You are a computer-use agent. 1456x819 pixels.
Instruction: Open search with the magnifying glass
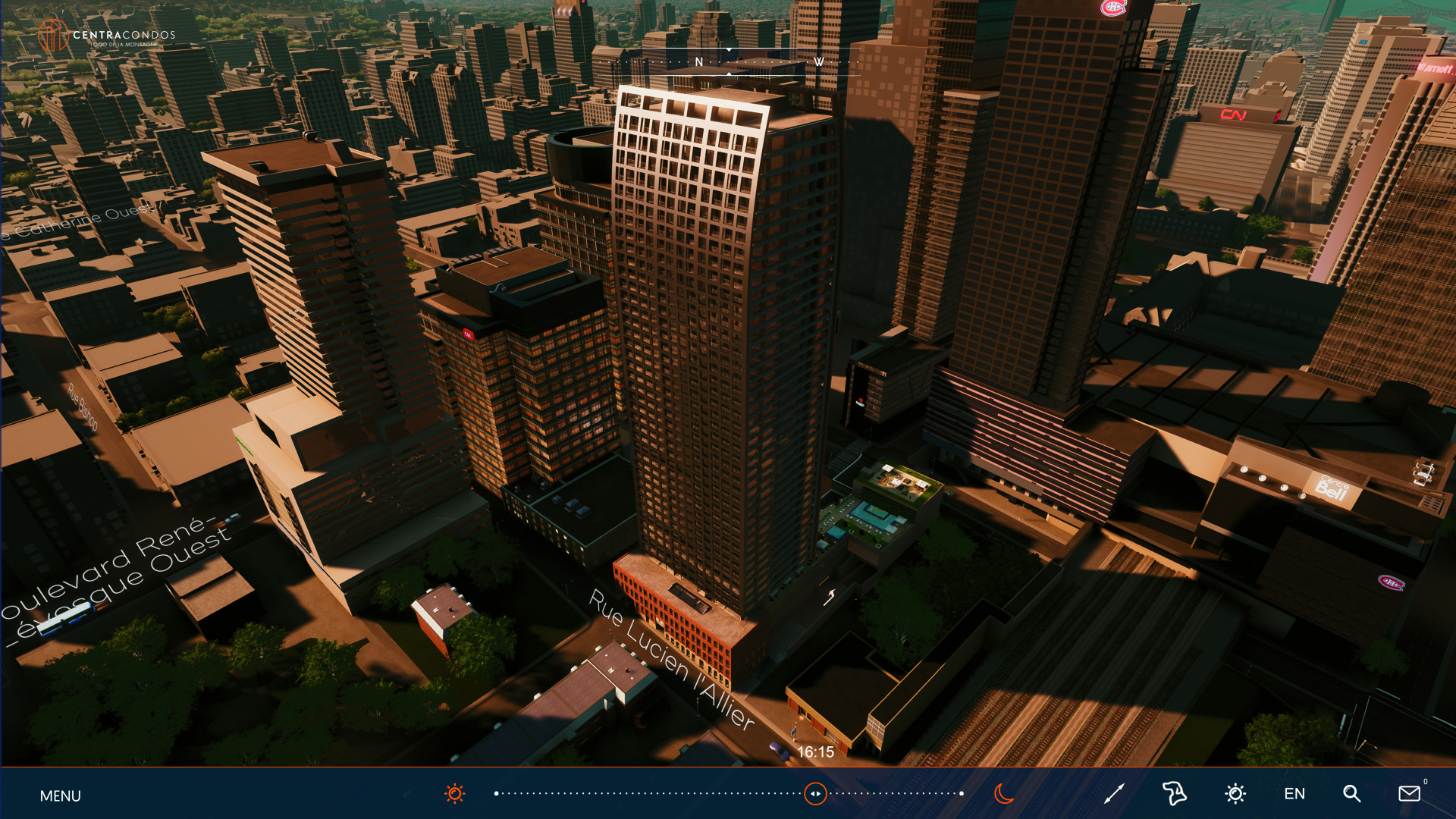(1351, 794)
